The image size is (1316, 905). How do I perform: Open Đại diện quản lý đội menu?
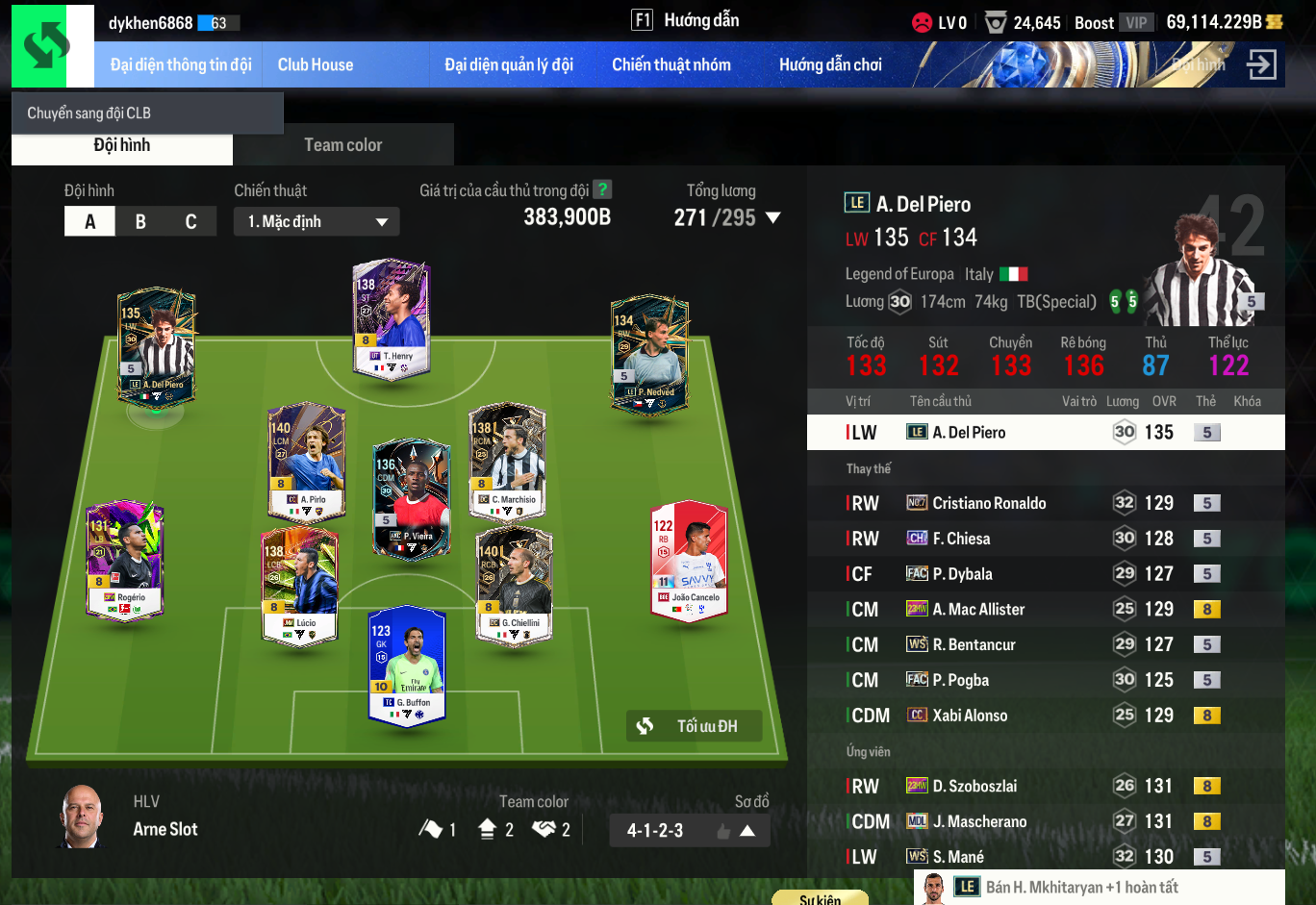point(508,64)
